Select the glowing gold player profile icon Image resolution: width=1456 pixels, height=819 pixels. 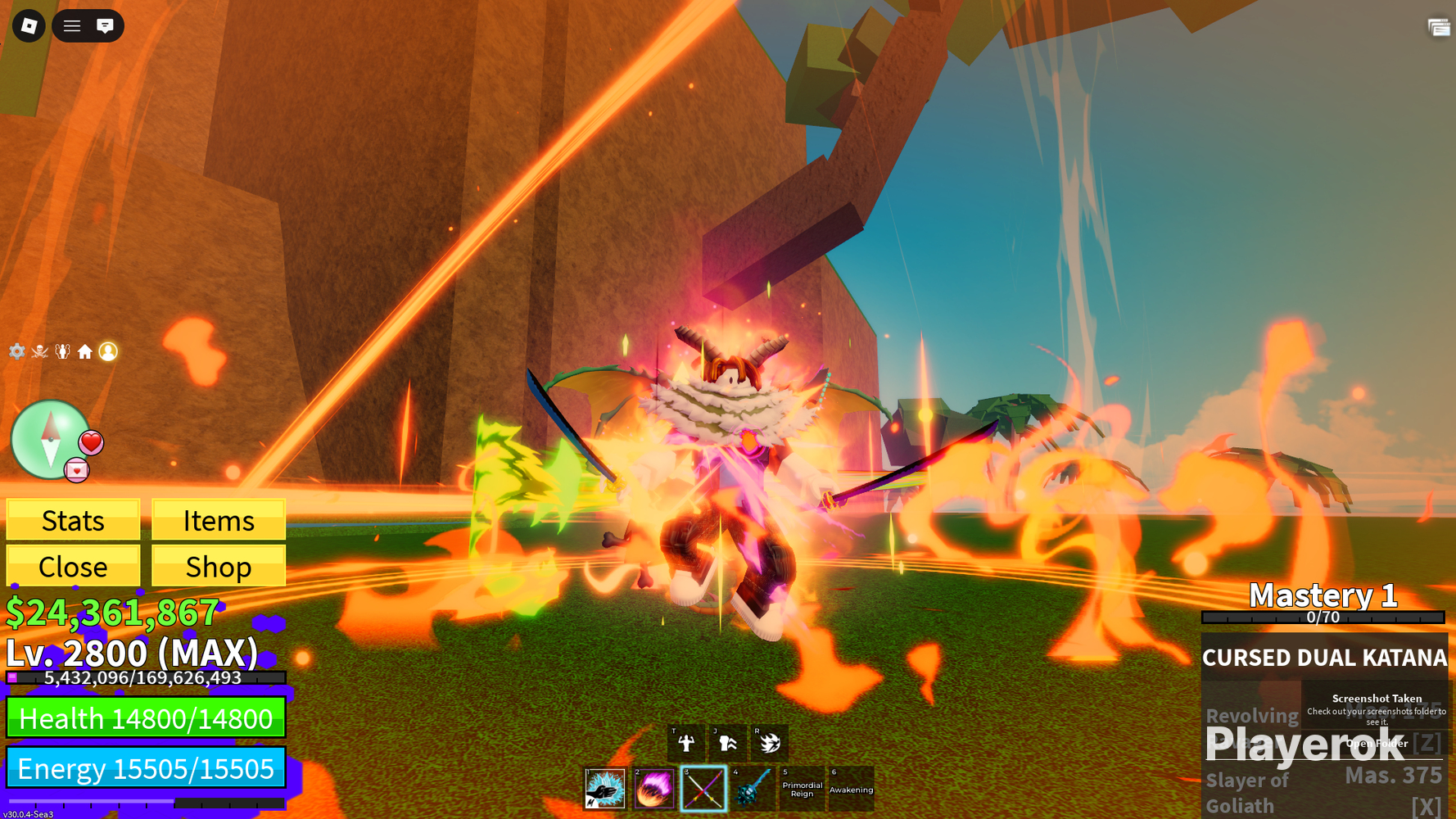pos(108,351)
